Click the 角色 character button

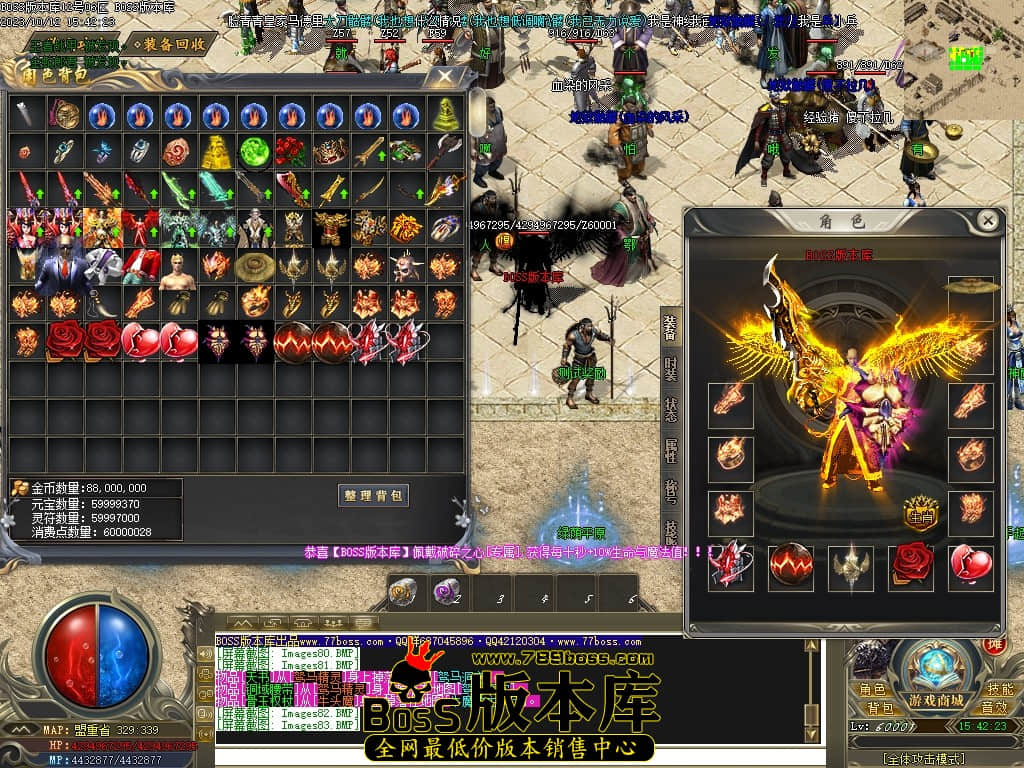click(x=874, y=689)
